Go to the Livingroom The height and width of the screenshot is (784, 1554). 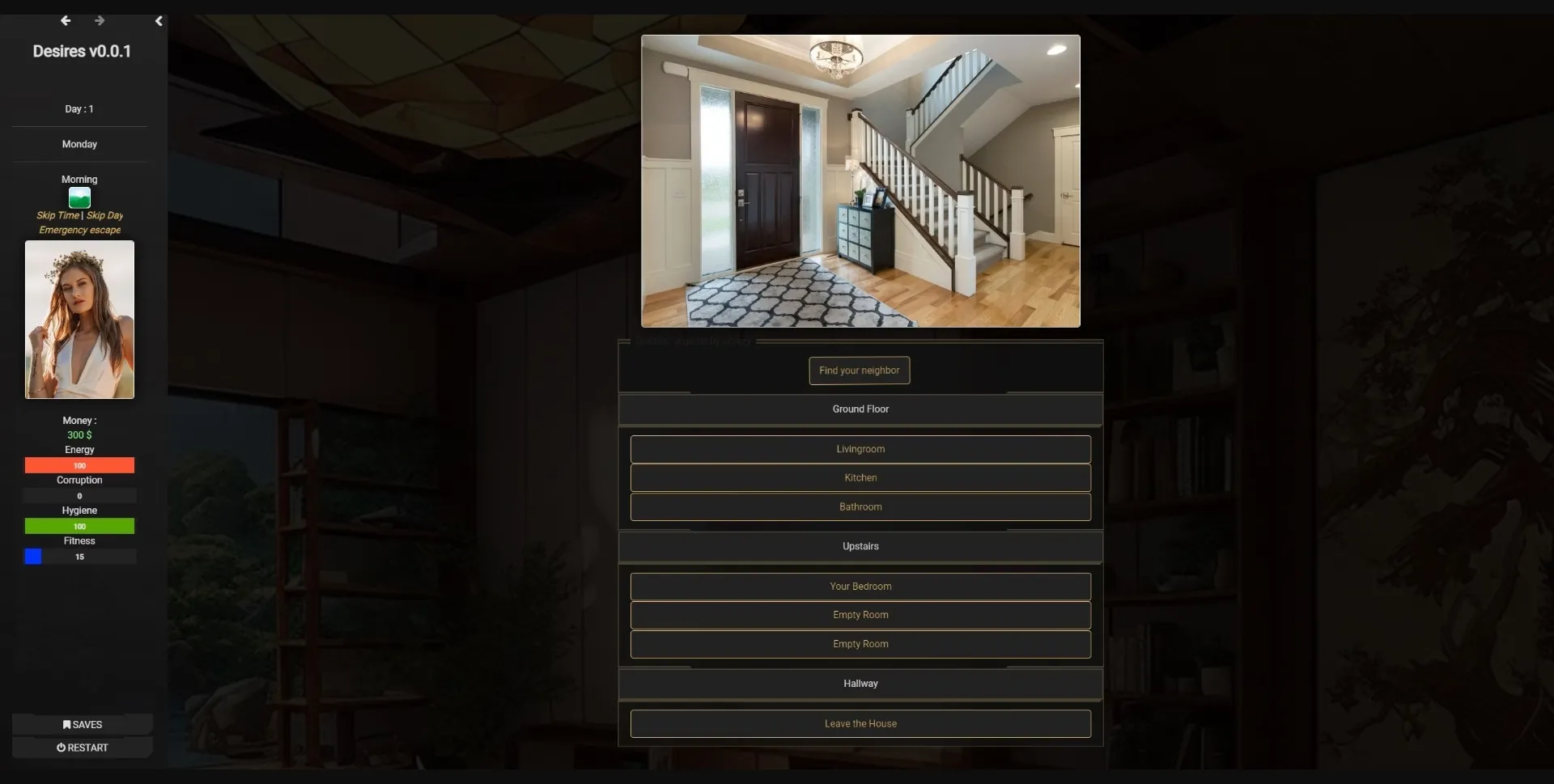click(x=860, y=449)
